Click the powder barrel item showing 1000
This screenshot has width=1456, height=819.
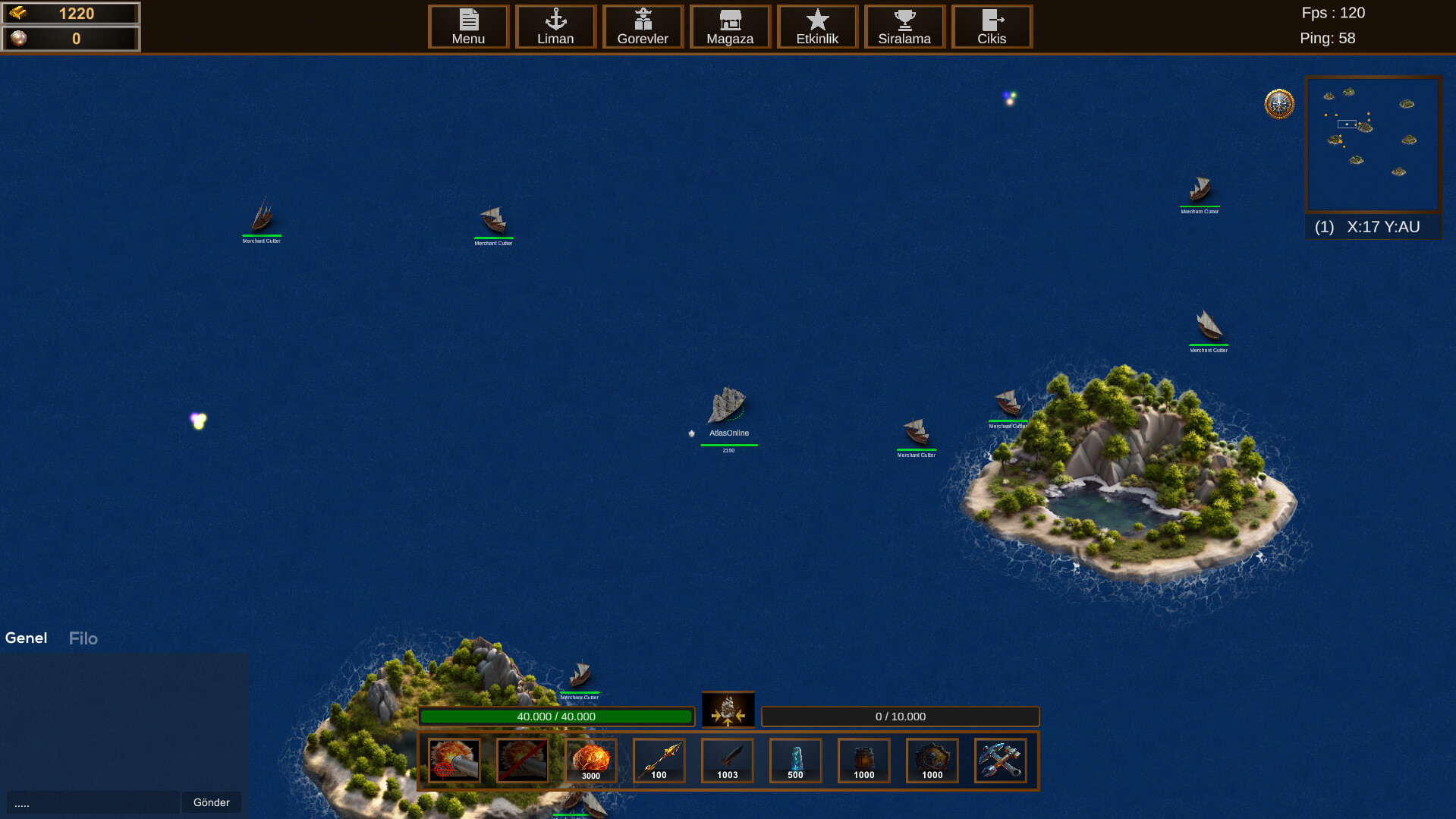coord(863,761)
